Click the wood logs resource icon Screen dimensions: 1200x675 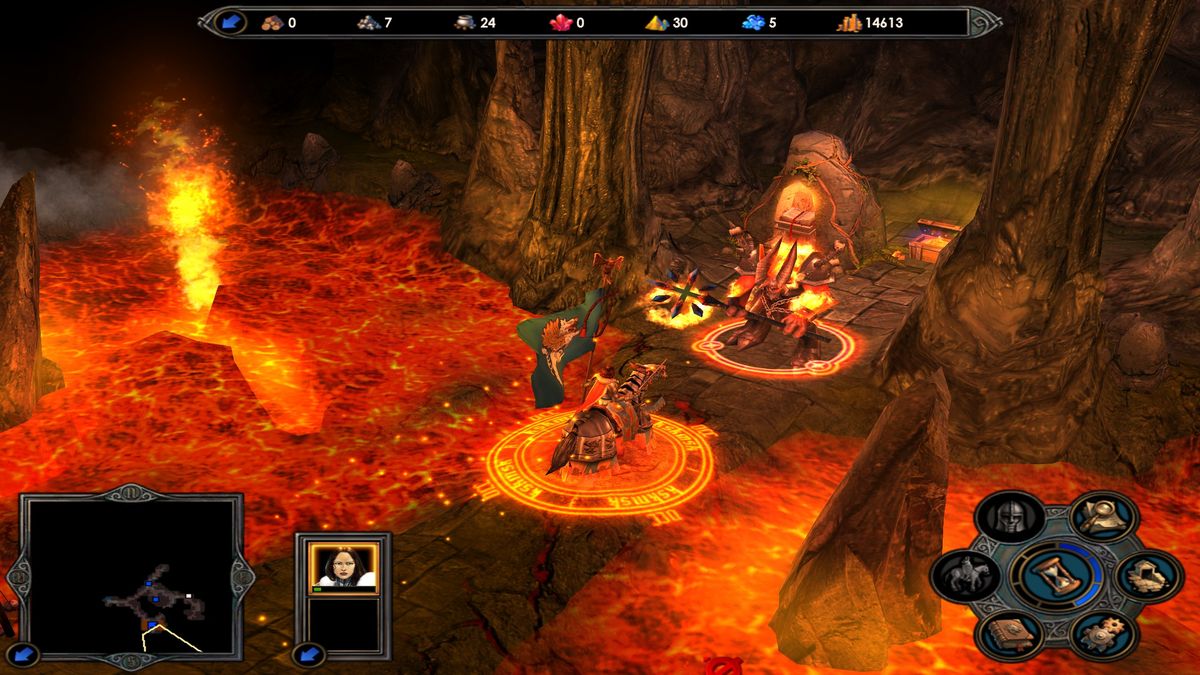[272, 22]
